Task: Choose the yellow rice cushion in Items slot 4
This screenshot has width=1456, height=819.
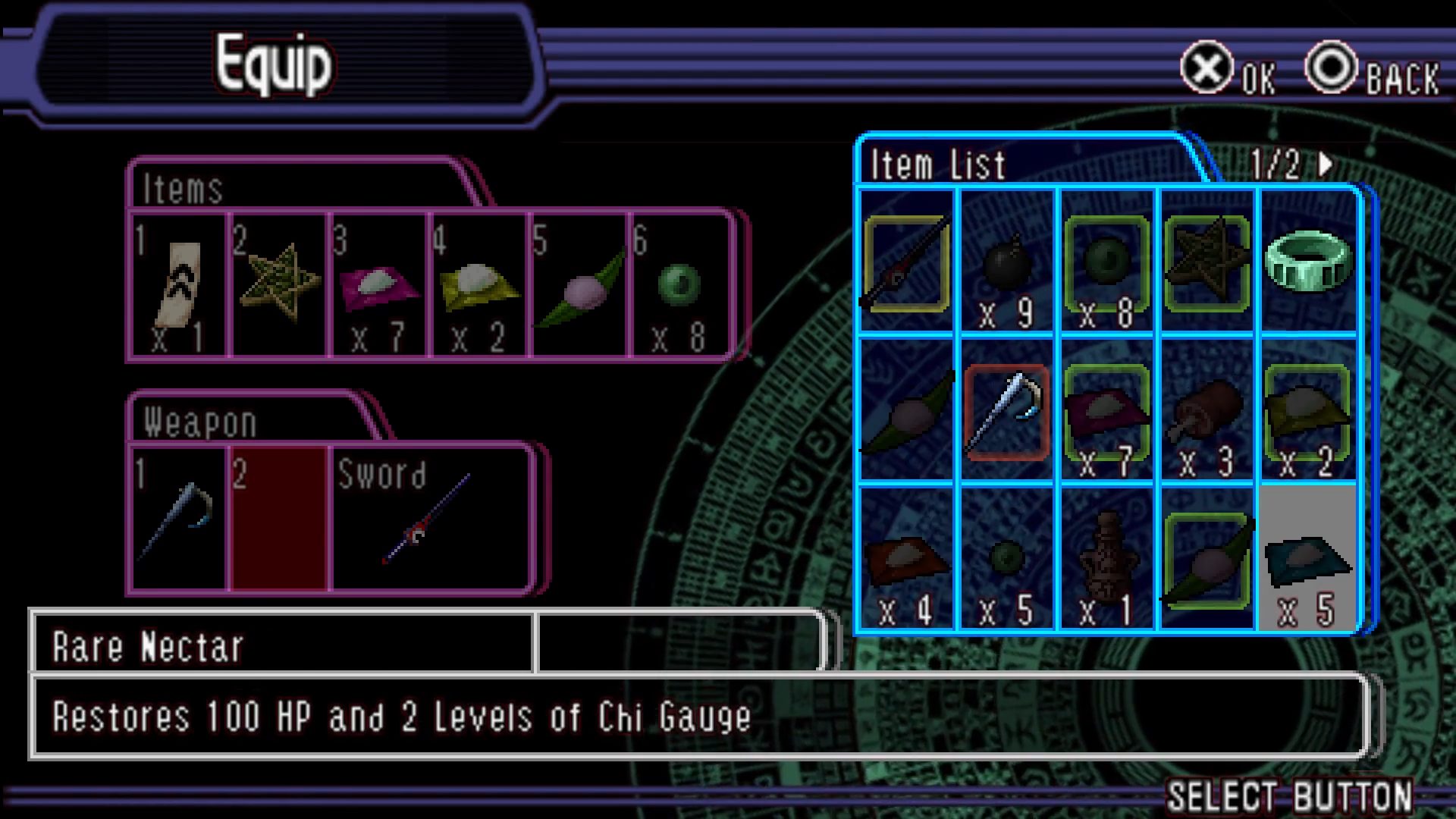Action: pos(479,286)
